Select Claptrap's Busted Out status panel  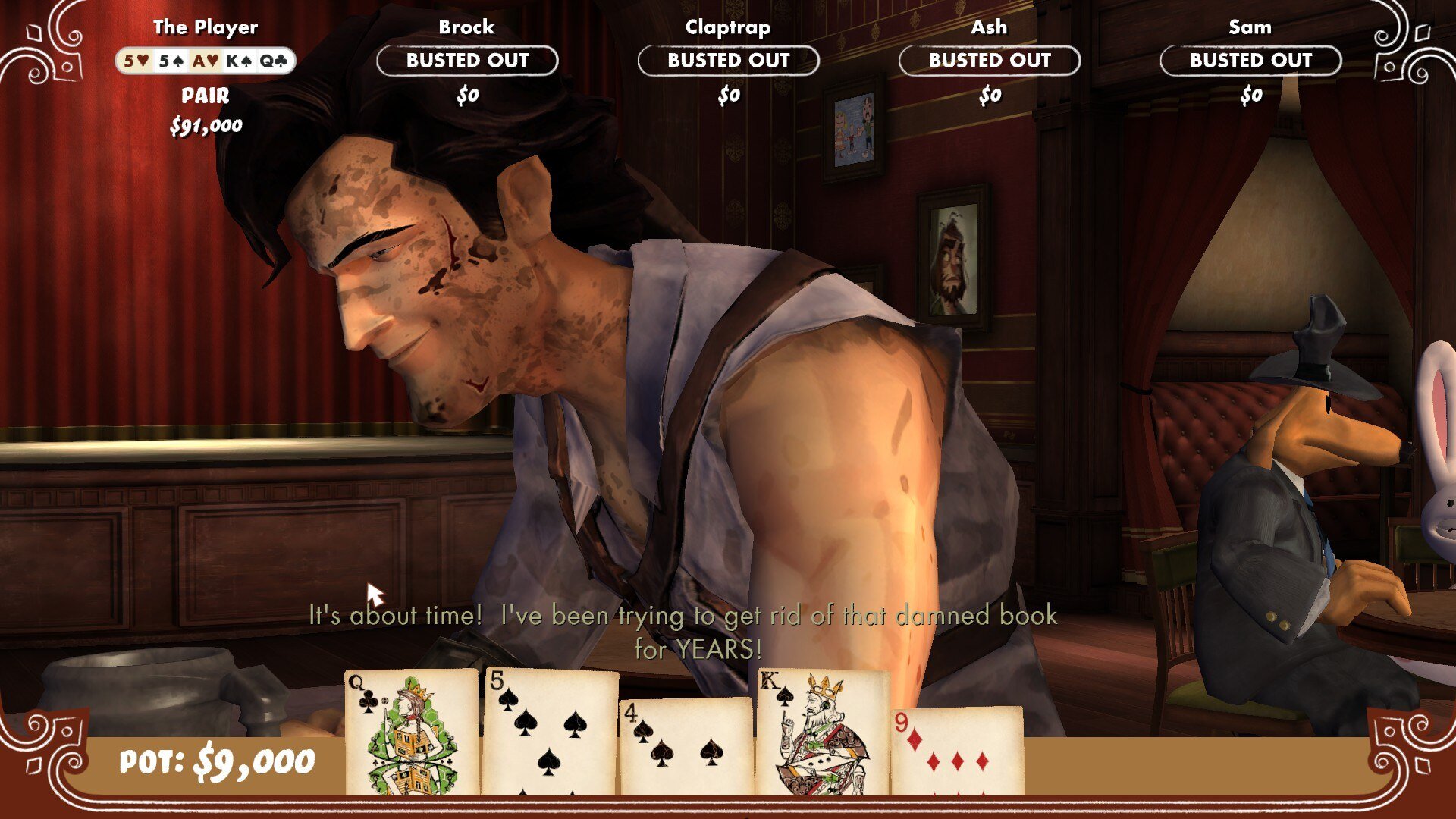pos(728,61)
